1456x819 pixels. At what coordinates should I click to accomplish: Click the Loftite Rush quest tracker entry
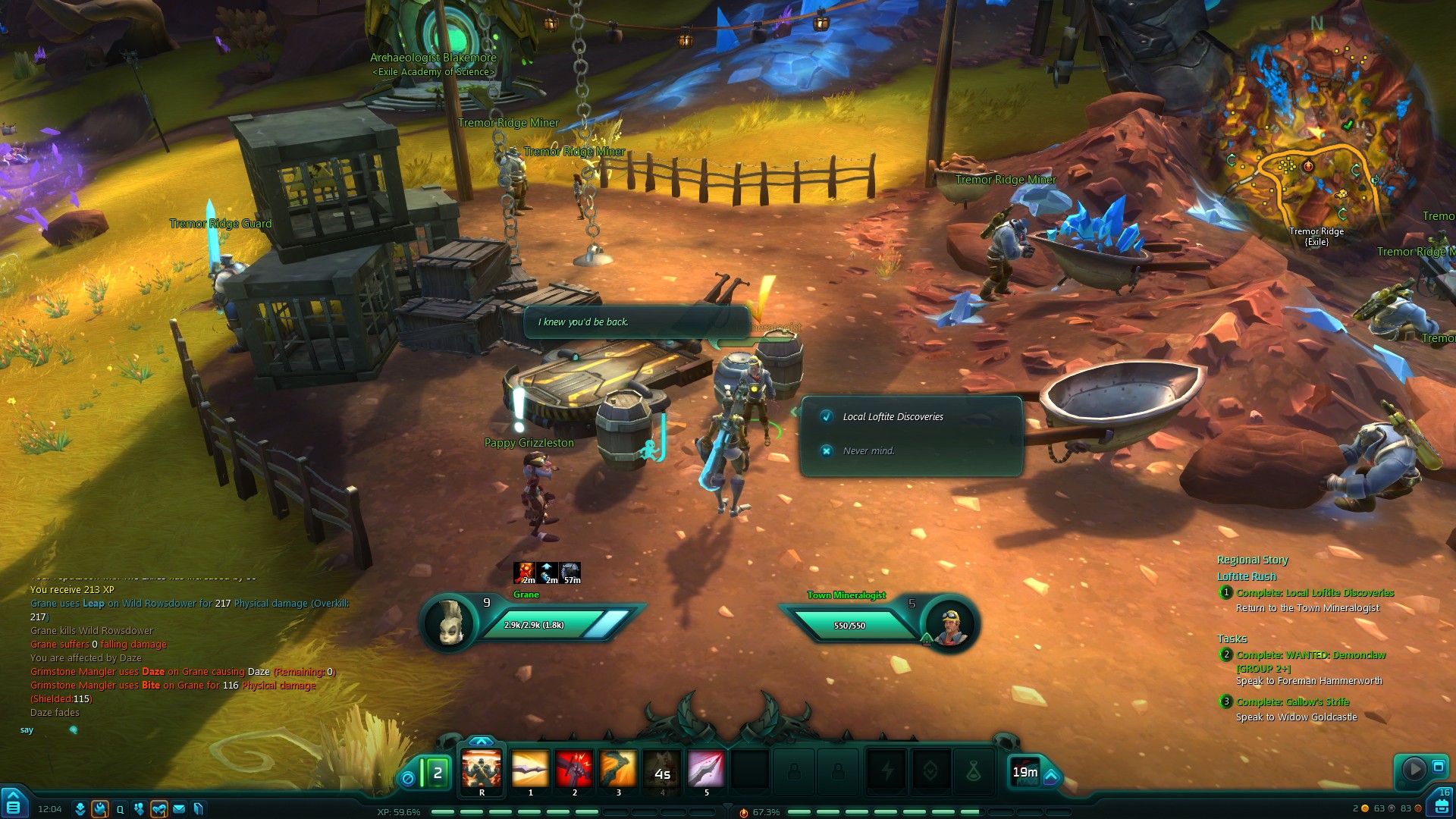tap(1247, 576)
